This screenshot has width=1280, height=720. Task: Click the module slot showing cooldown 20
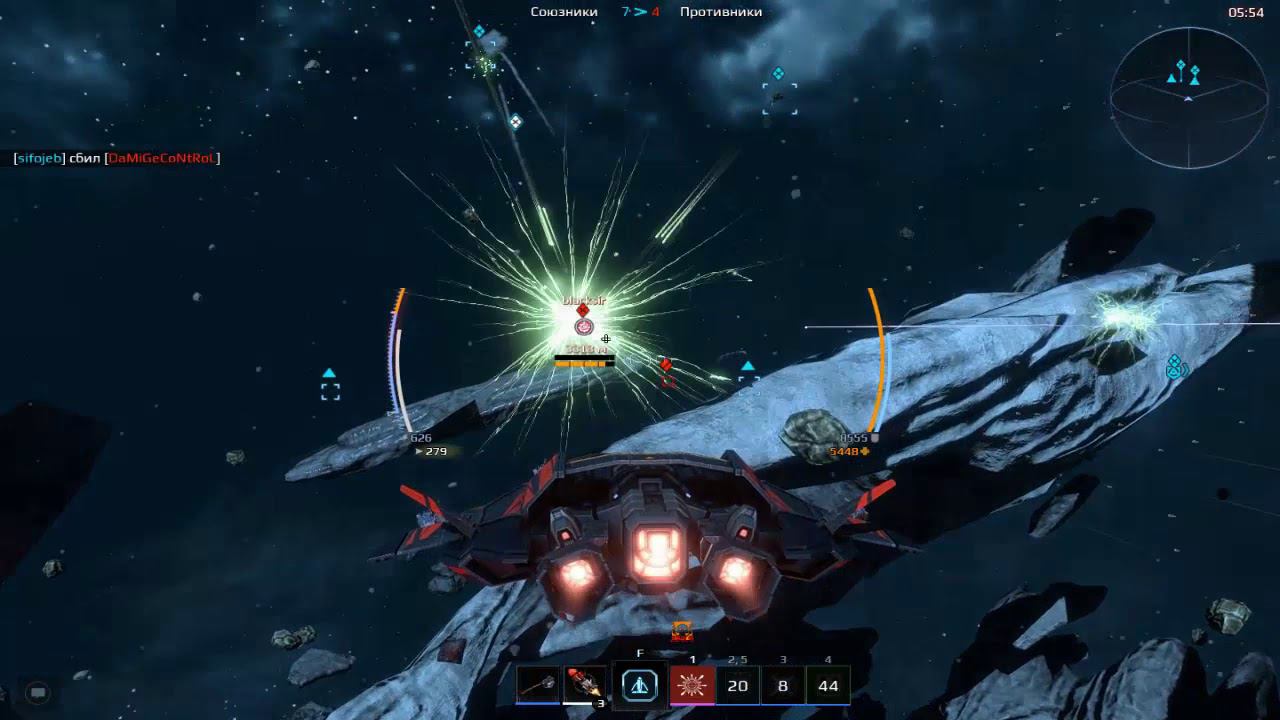point(738,685)
